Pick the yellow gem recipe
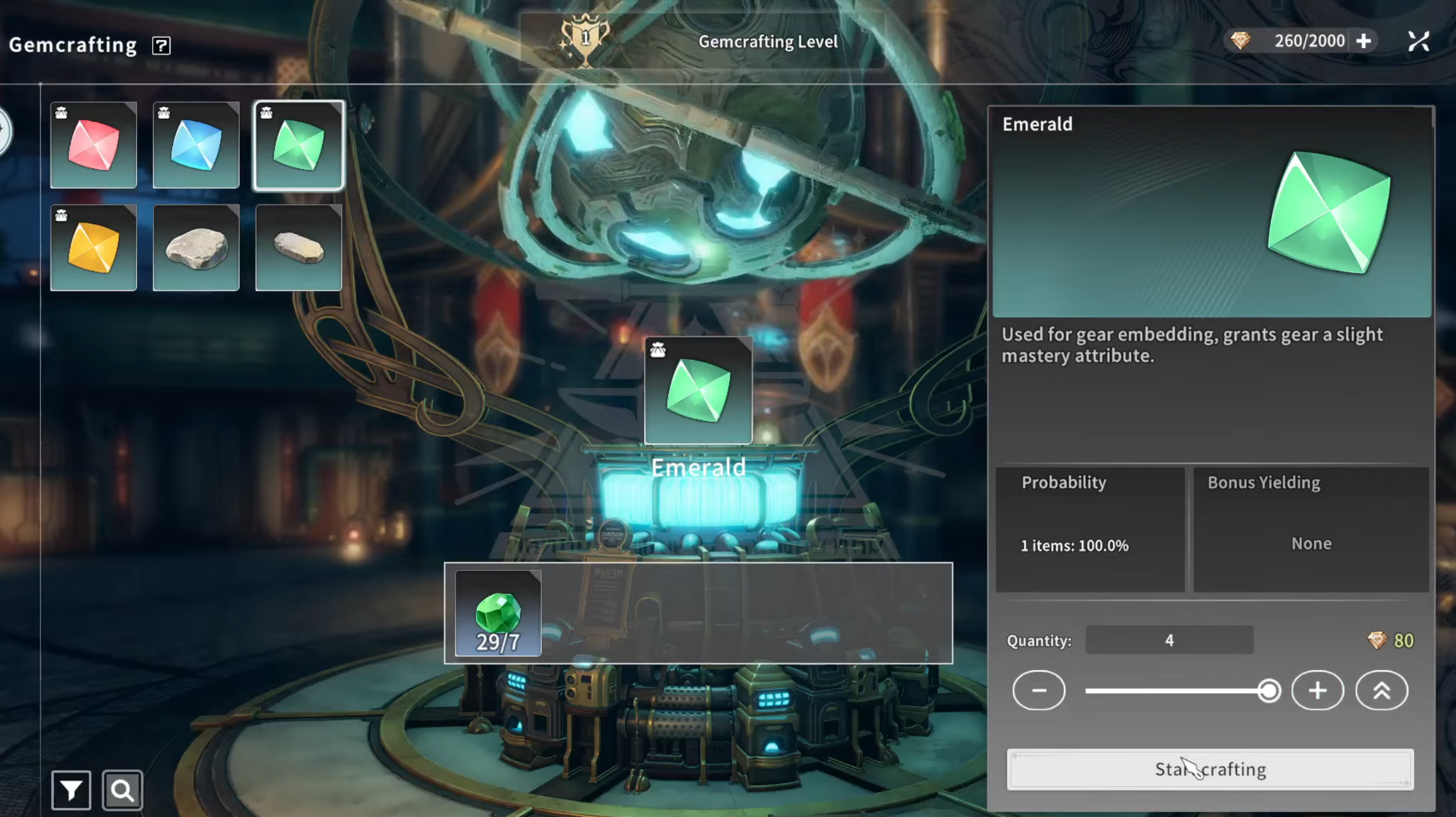Screen dimensions: 1456x817 click(94, 248)
